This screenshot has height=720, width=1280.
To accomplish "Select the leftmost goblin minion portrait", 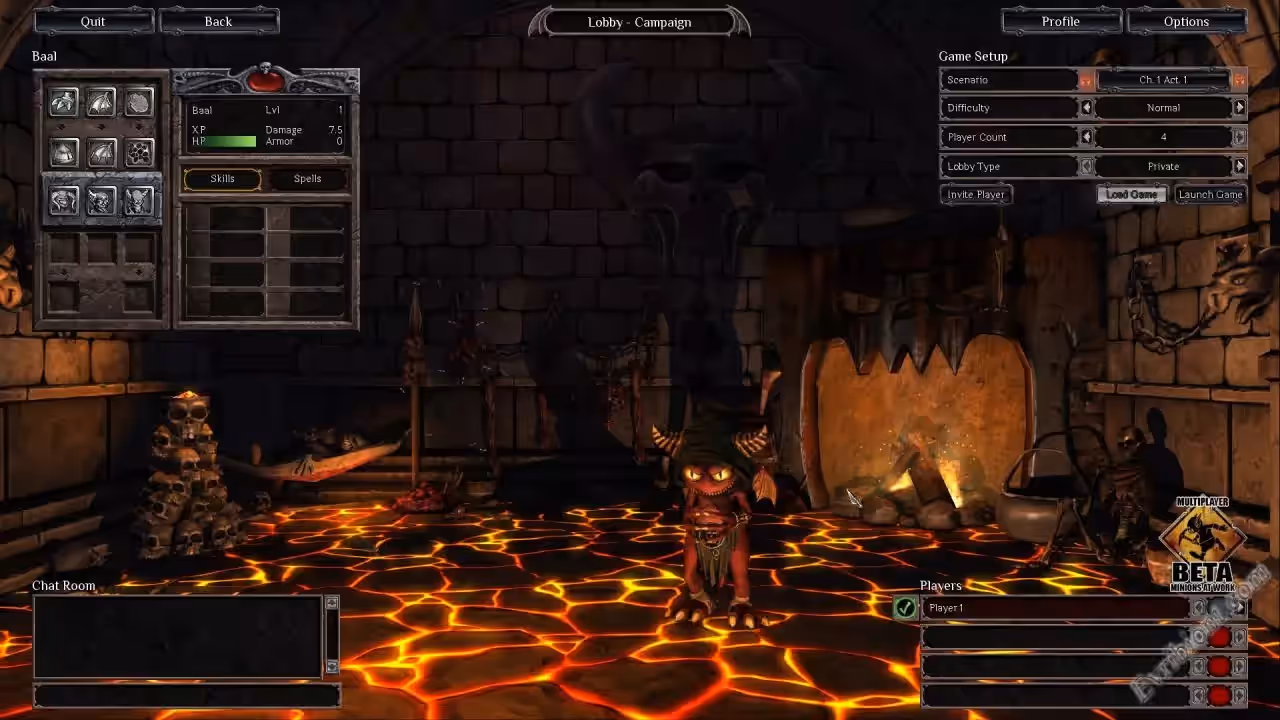I will point(64,202).
